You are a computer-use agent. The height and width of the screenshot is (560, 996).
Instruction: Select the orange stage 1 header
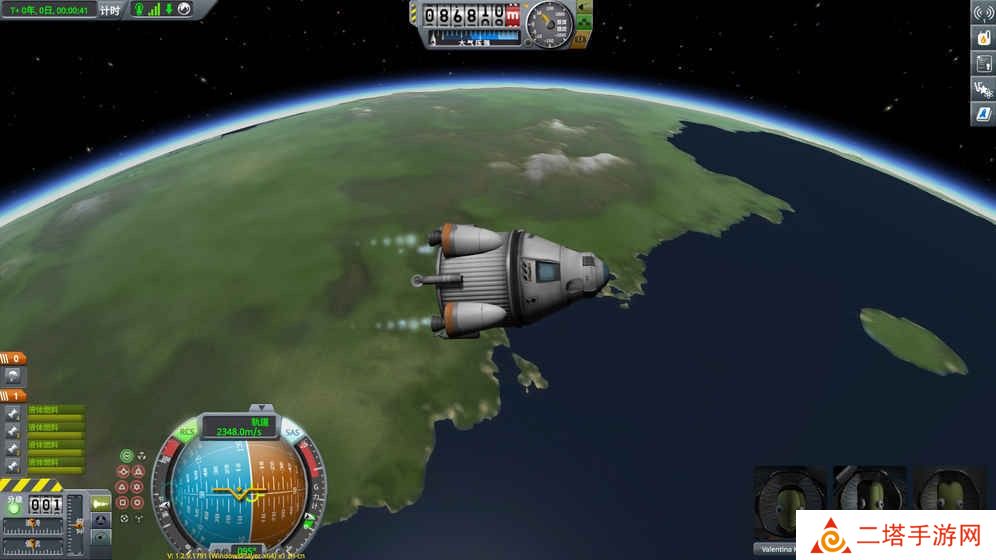(13, 395)
